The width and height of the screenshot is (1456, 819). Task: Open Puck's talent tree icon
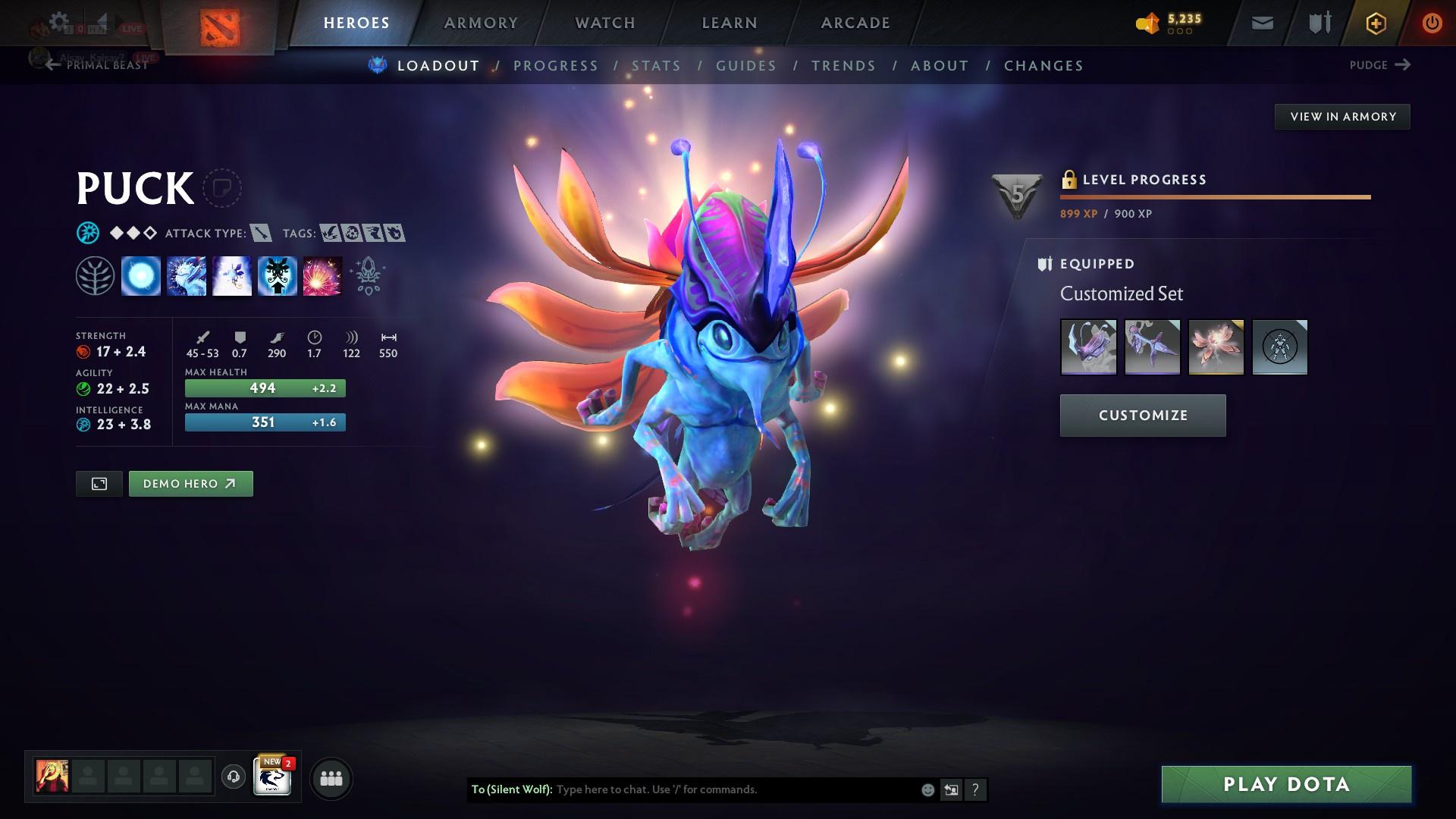tap(96, 276)
